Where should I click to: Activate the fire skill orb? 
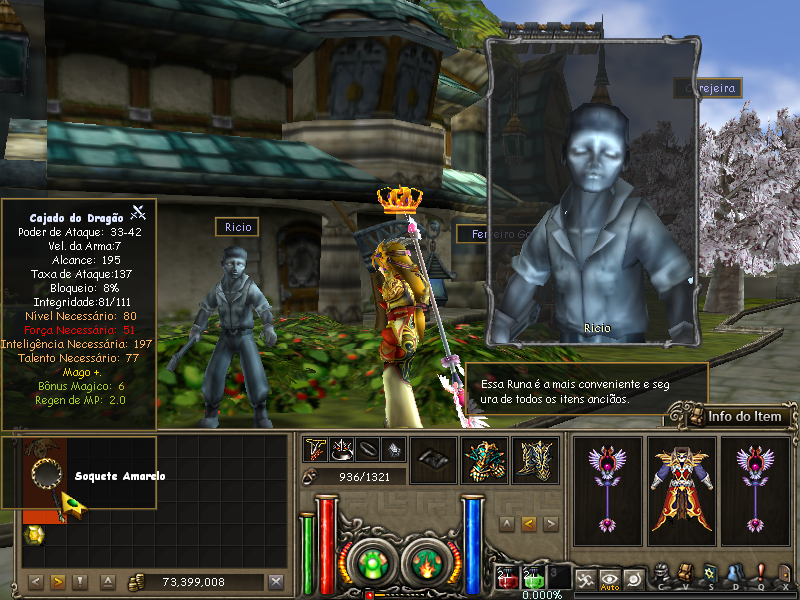[422, 563]
